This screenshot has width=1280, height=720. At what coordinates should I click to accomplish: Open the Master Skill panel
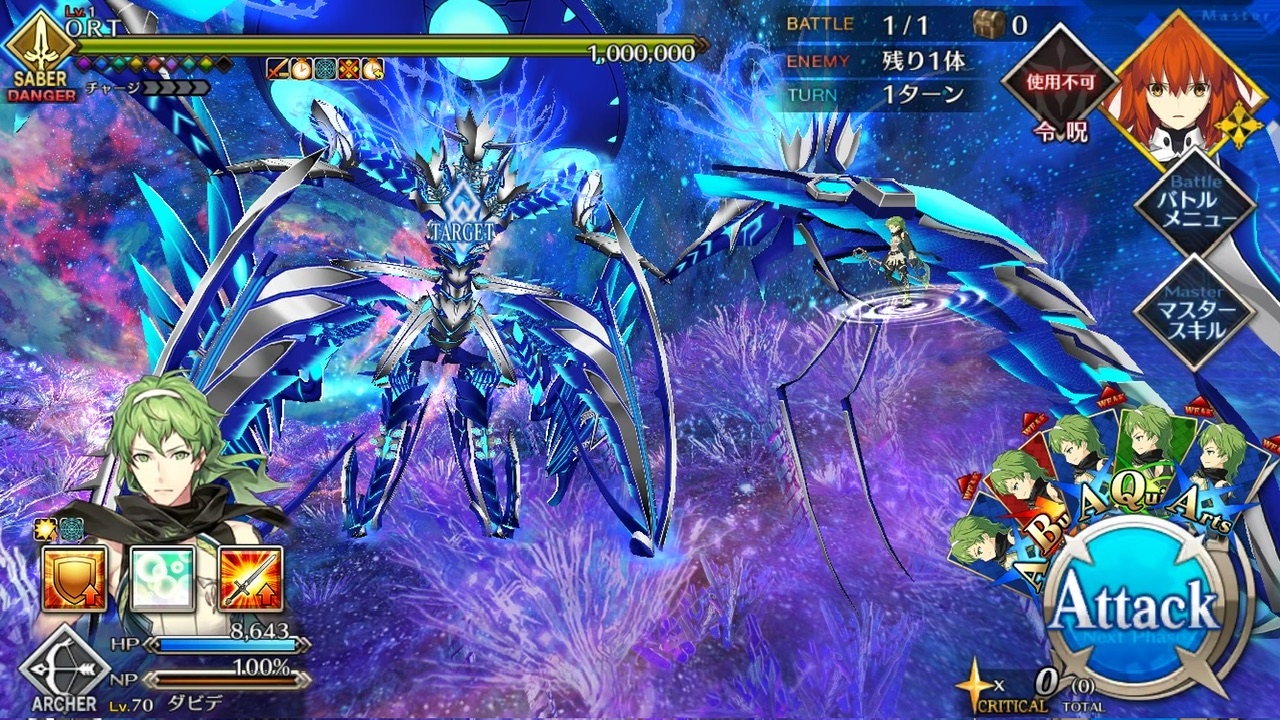click(x=1194, y=314)
